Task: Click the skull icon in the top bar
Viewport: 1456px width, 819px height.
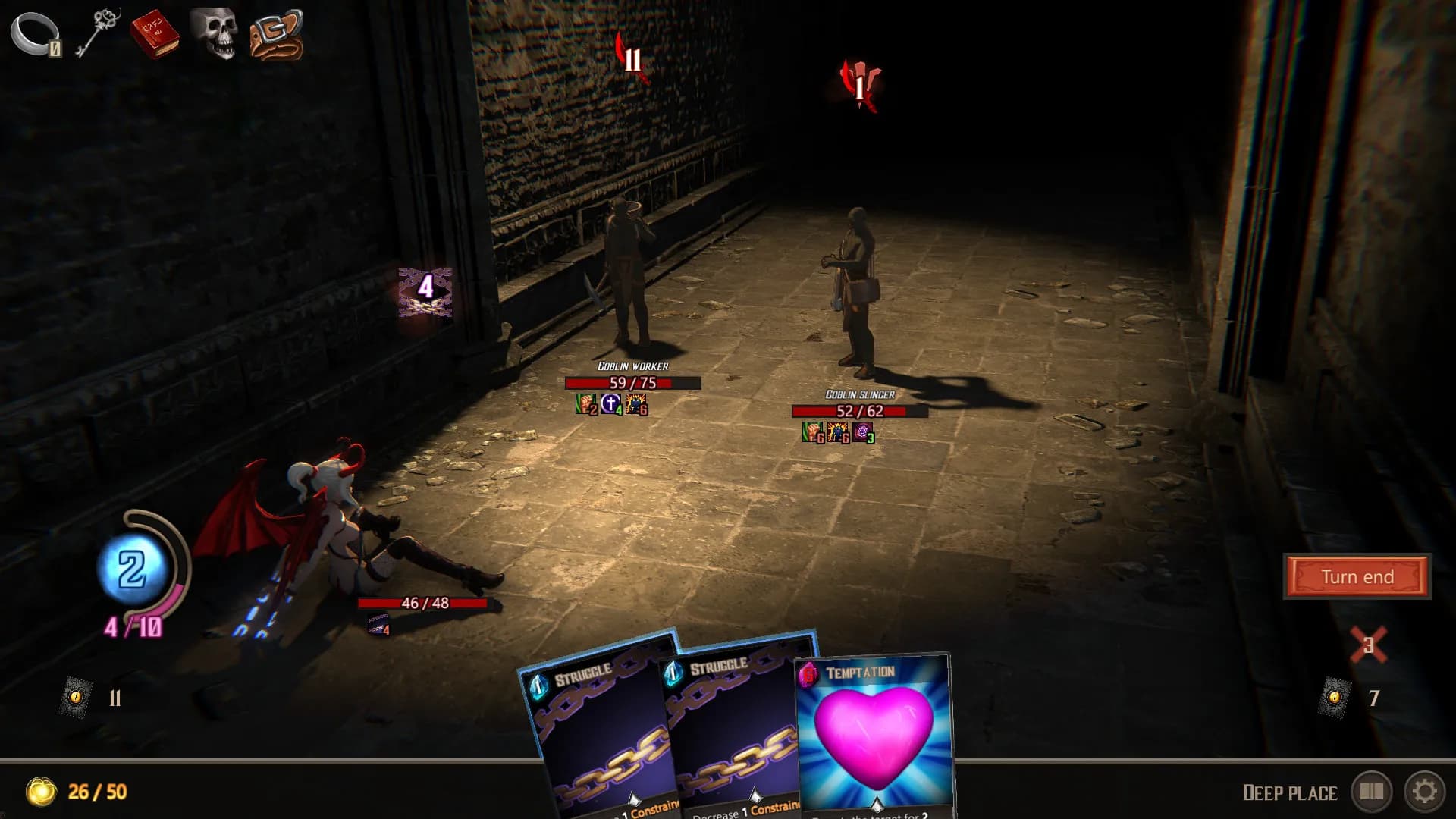Action: [217, 34]
